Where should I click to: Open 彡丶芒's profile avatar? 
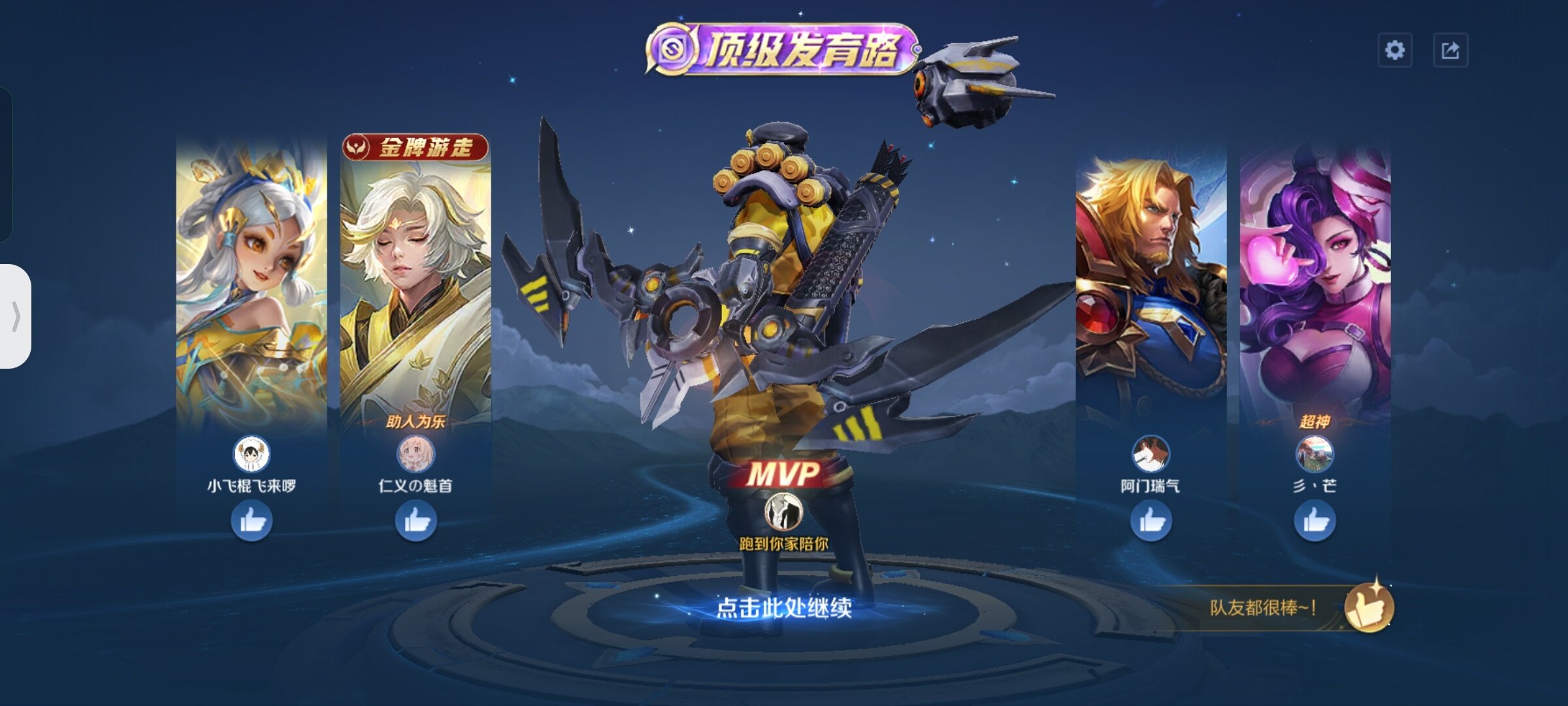click(1315, 454)
